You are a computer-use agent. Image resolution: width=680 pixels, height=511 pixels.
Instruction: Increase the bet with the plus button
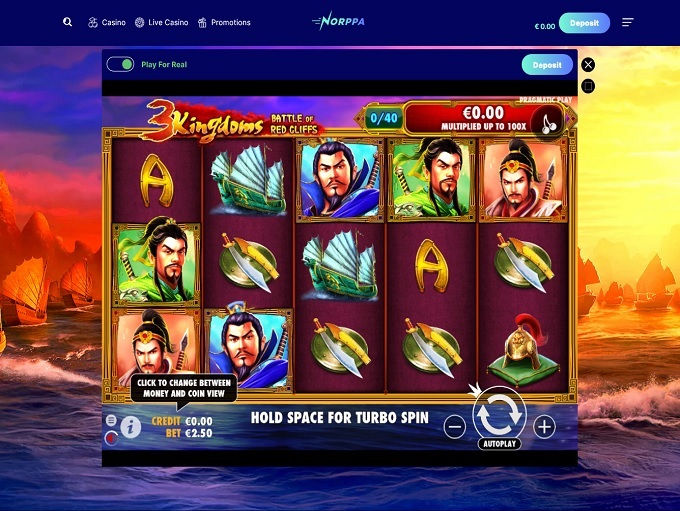tap(544, 427)
